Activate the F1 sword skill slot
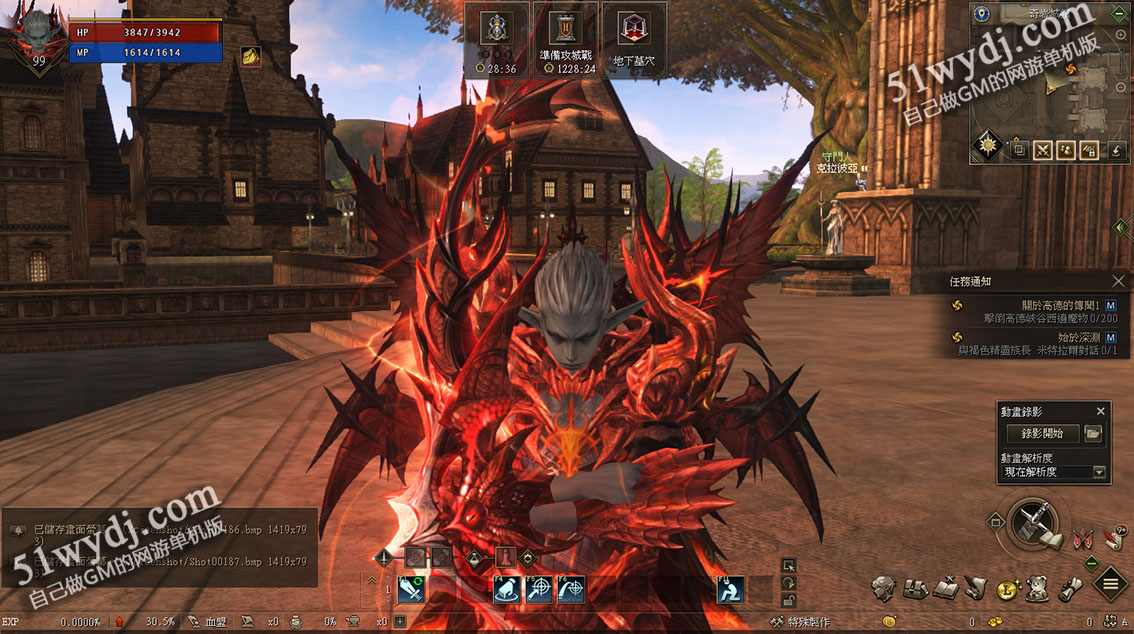The height and width of the screenshot is (634, 1134). pyautogui.click(x=411, y=590)
